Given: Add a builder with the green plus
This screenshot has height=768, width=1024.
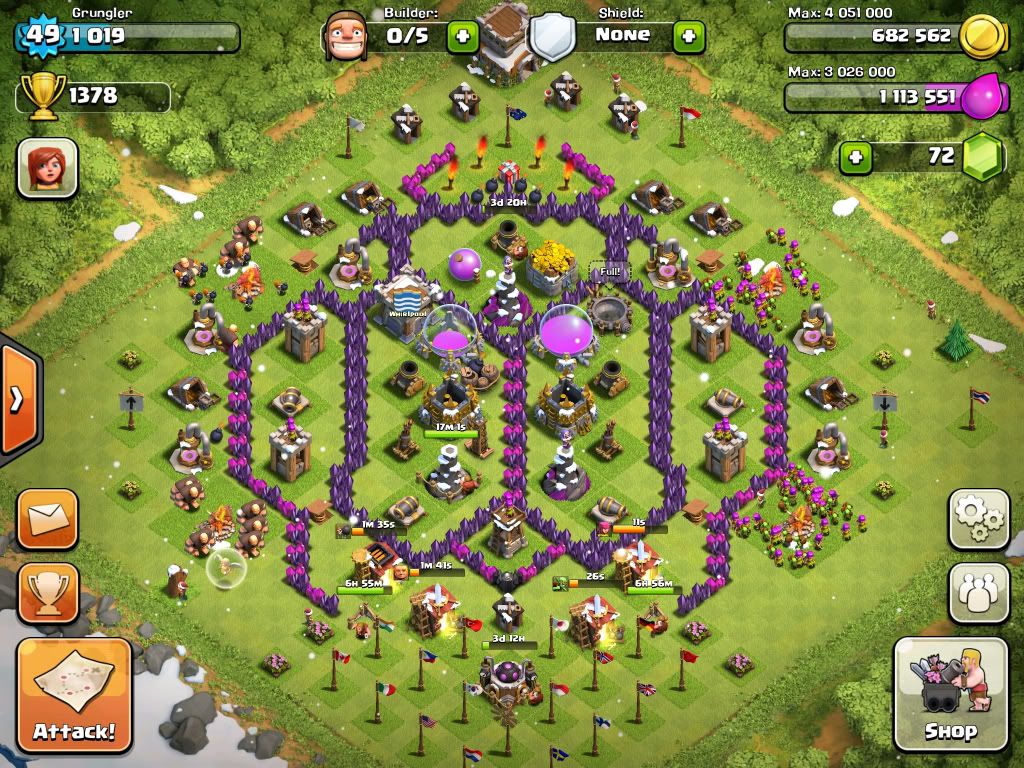Looking at the screenshot, I should pos(462,37).
